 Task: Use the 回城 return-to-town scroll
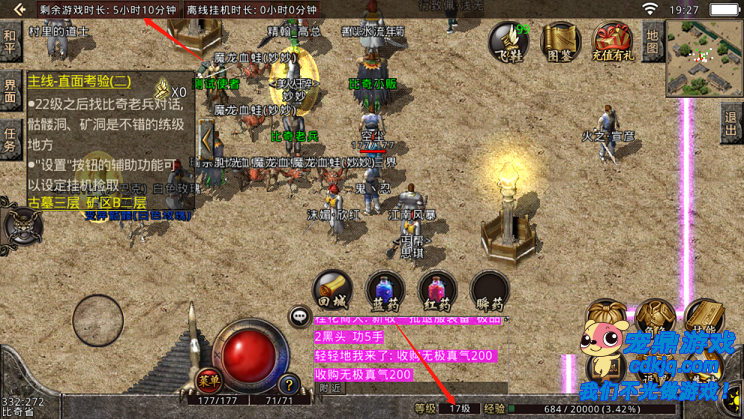pyautogui.click(x=332, y=290)
